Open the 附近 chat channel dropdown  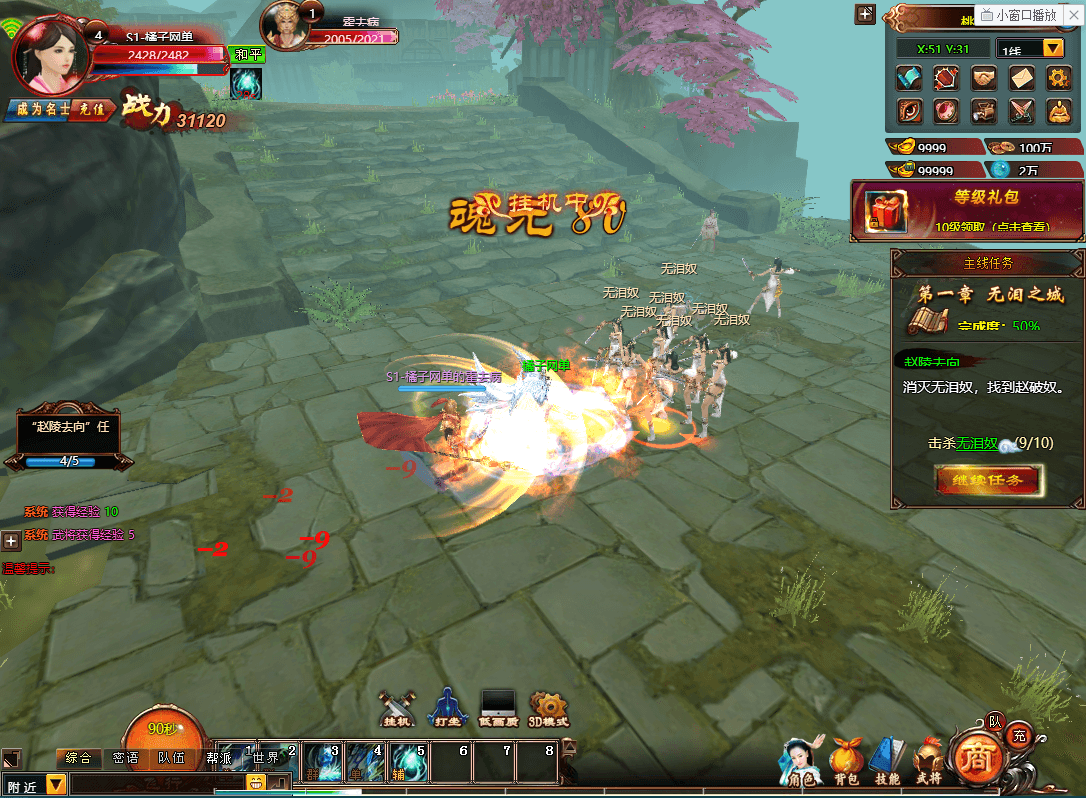coord(56,785)
